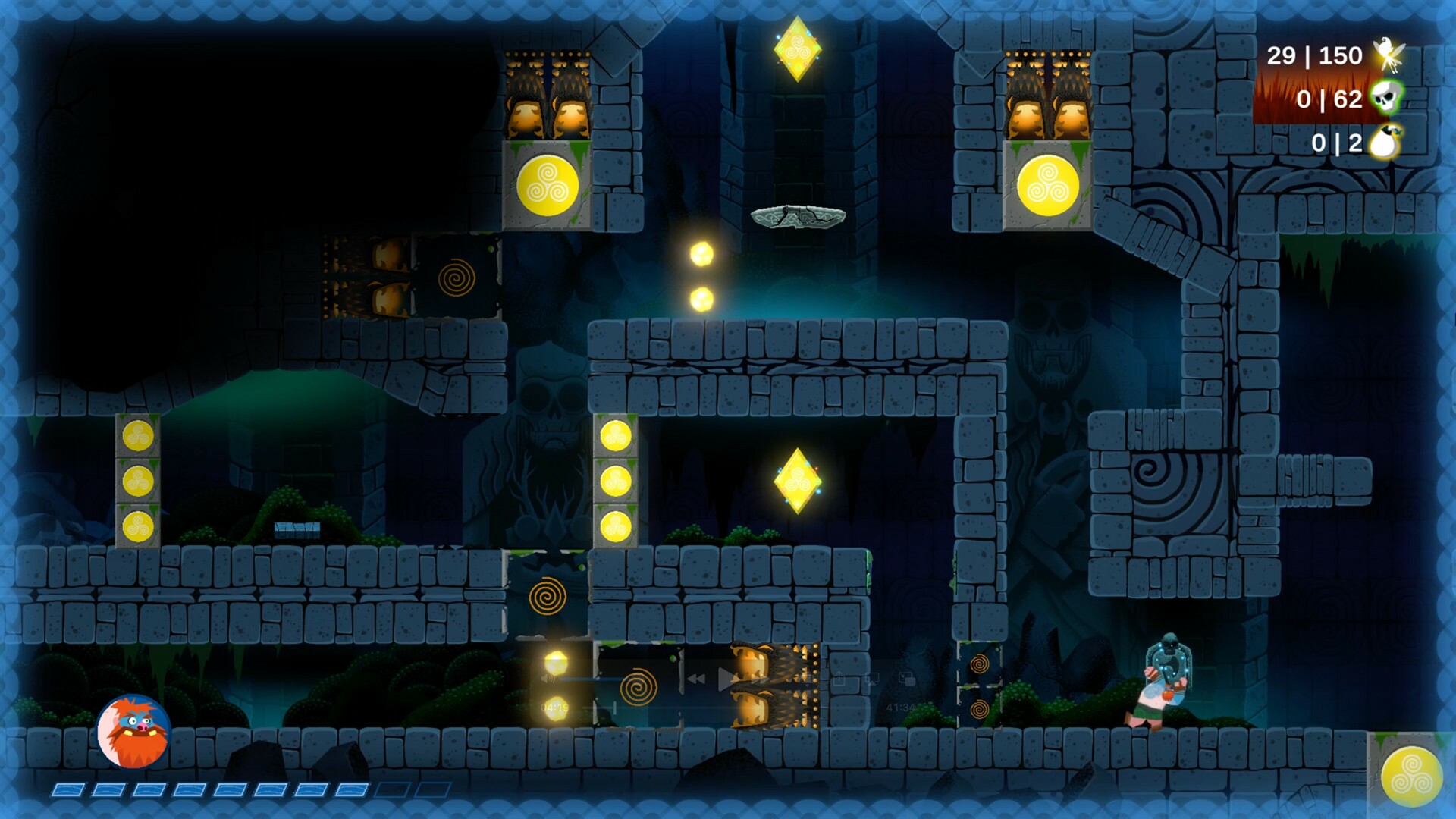Screen dimensions: 1456x819
Task: Click the elapsed time label 04:19
Action: tap(554, 707)
